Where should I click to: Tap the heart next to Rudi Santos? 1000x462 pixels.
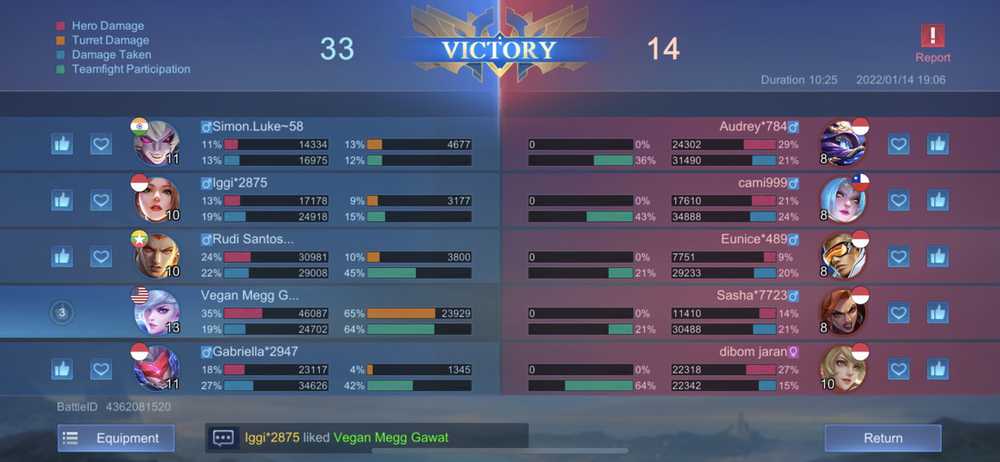pos(101,257)
